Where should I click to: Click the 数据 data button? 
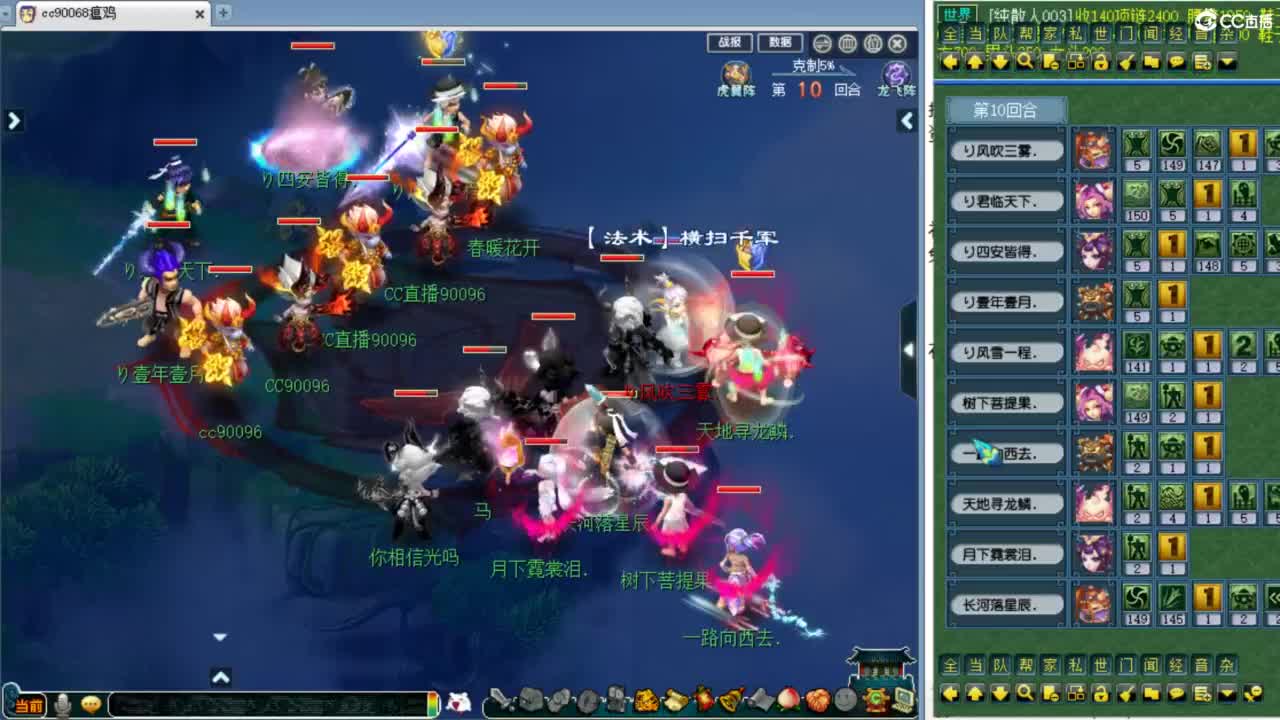[x=781, y=43]
